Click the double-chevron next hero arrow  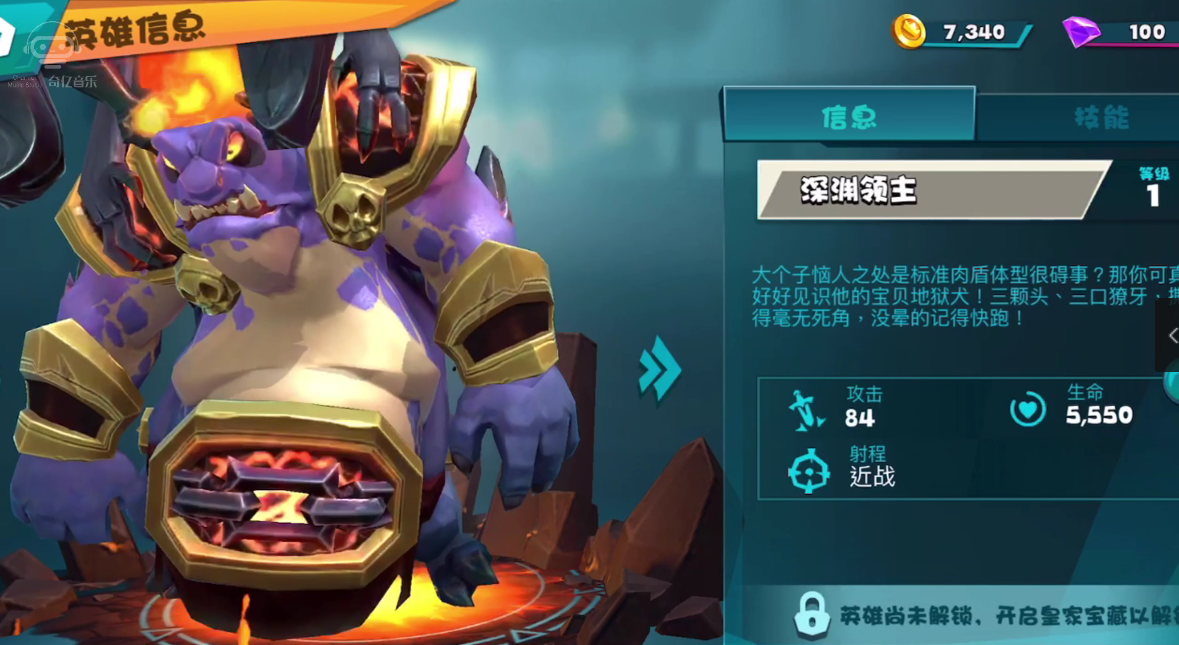tap(659, 369)
